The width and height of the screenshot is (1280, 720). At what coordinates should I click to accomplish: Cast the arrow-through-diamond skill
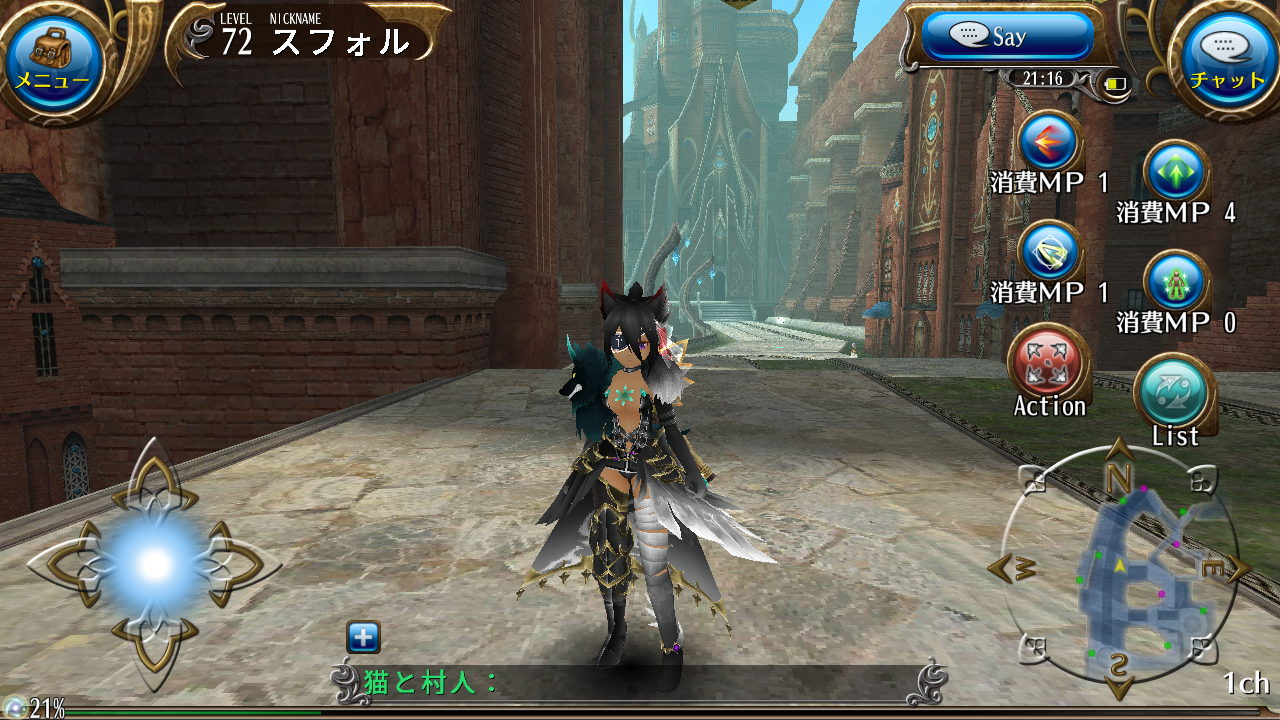click(1049, 252)
